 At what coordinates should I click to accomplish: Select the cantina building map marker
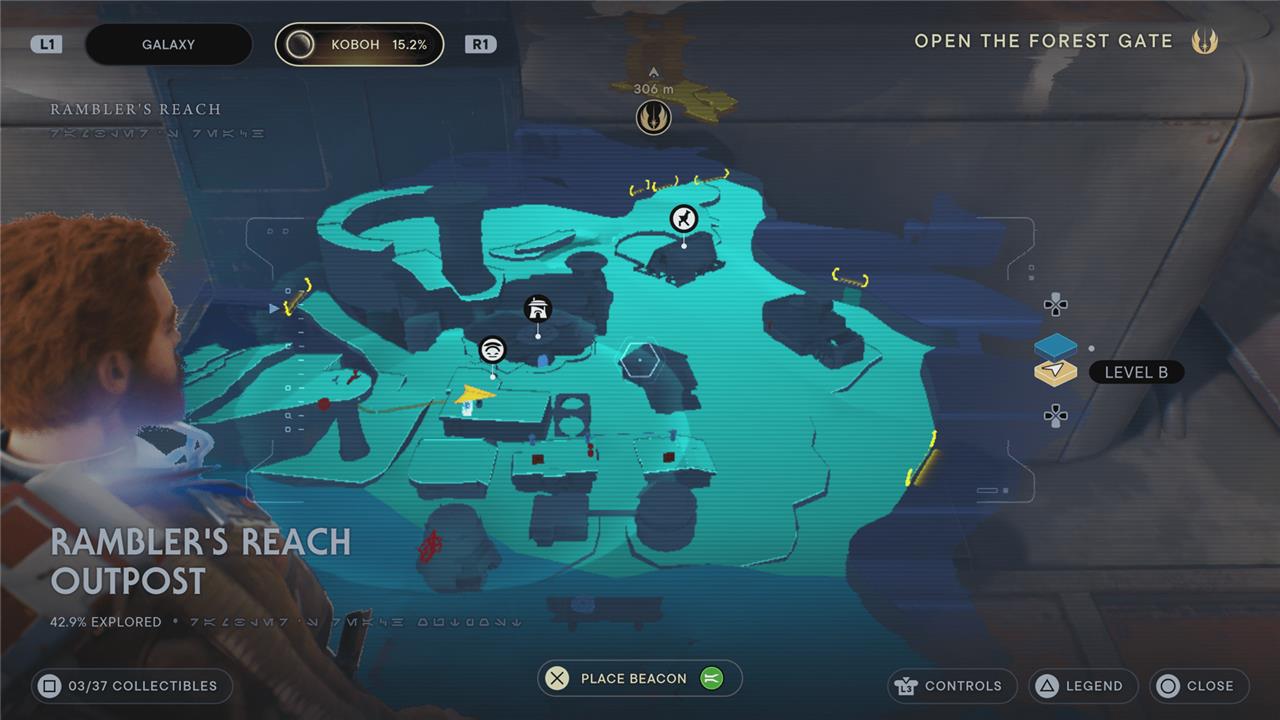pos(538,309)
